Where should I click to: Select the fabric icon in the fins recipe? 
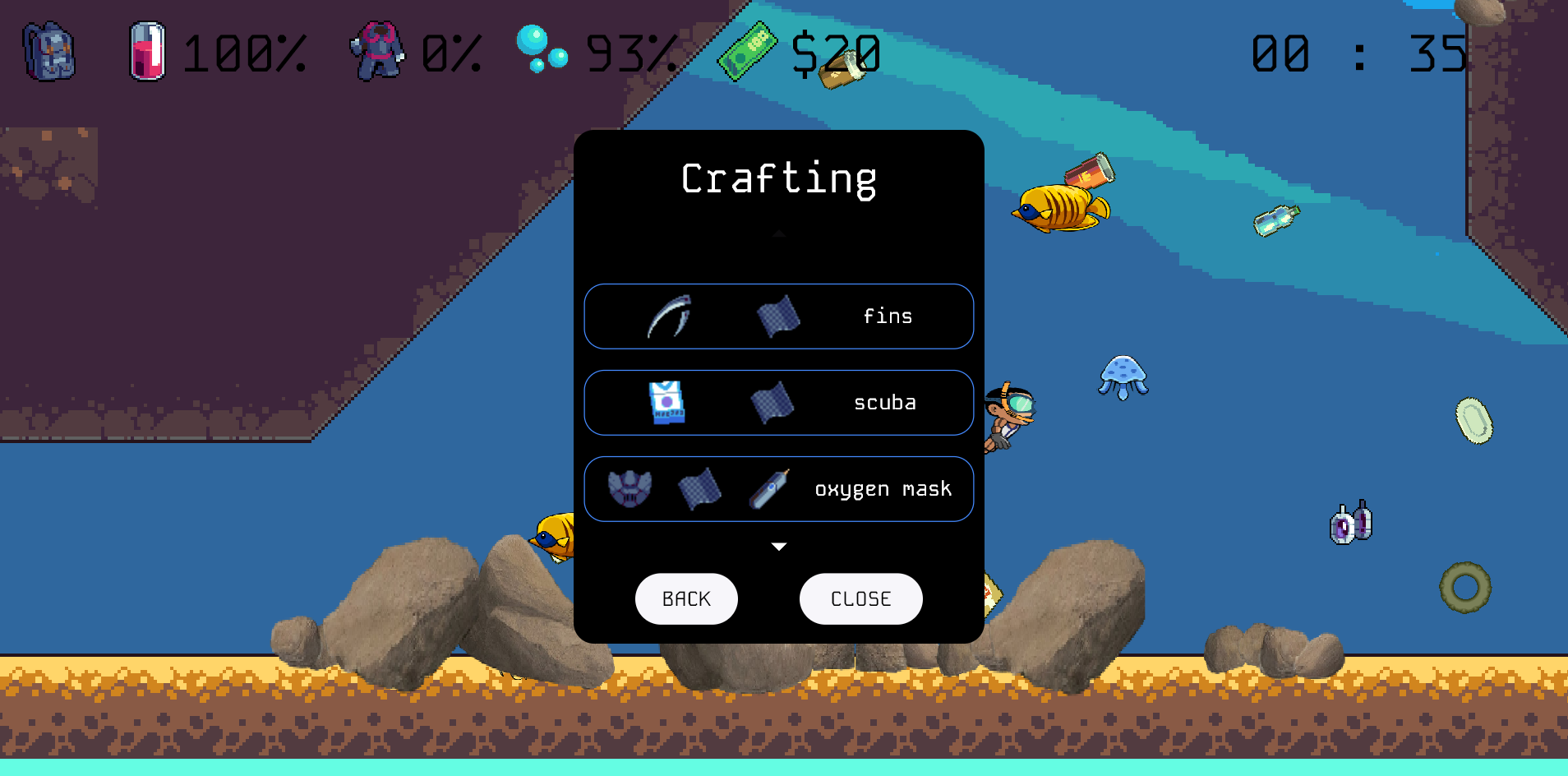point(780,316)
